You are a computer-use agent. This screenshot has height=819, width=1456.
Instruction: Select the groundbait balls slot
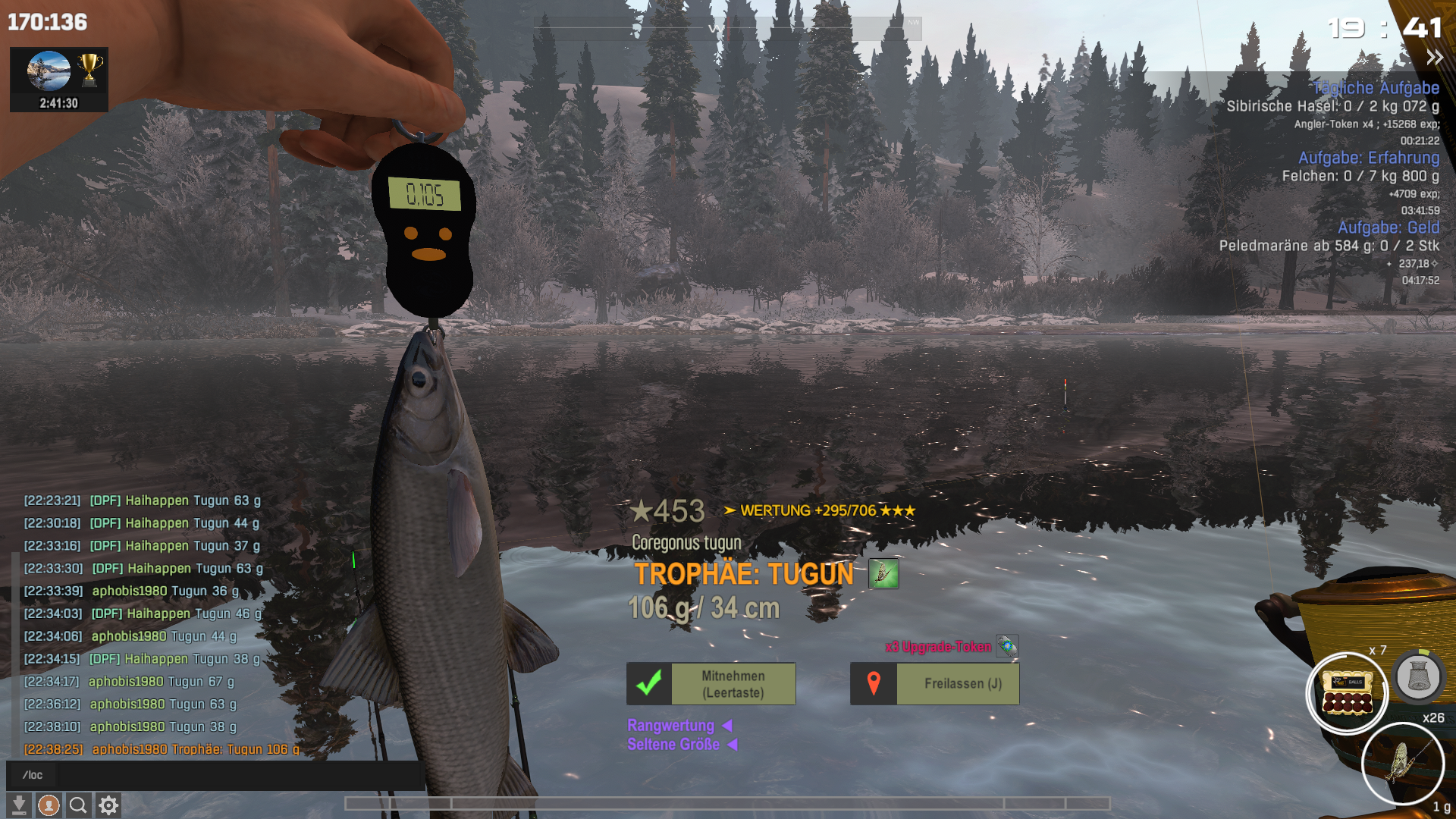click(x=1347, y=693)
